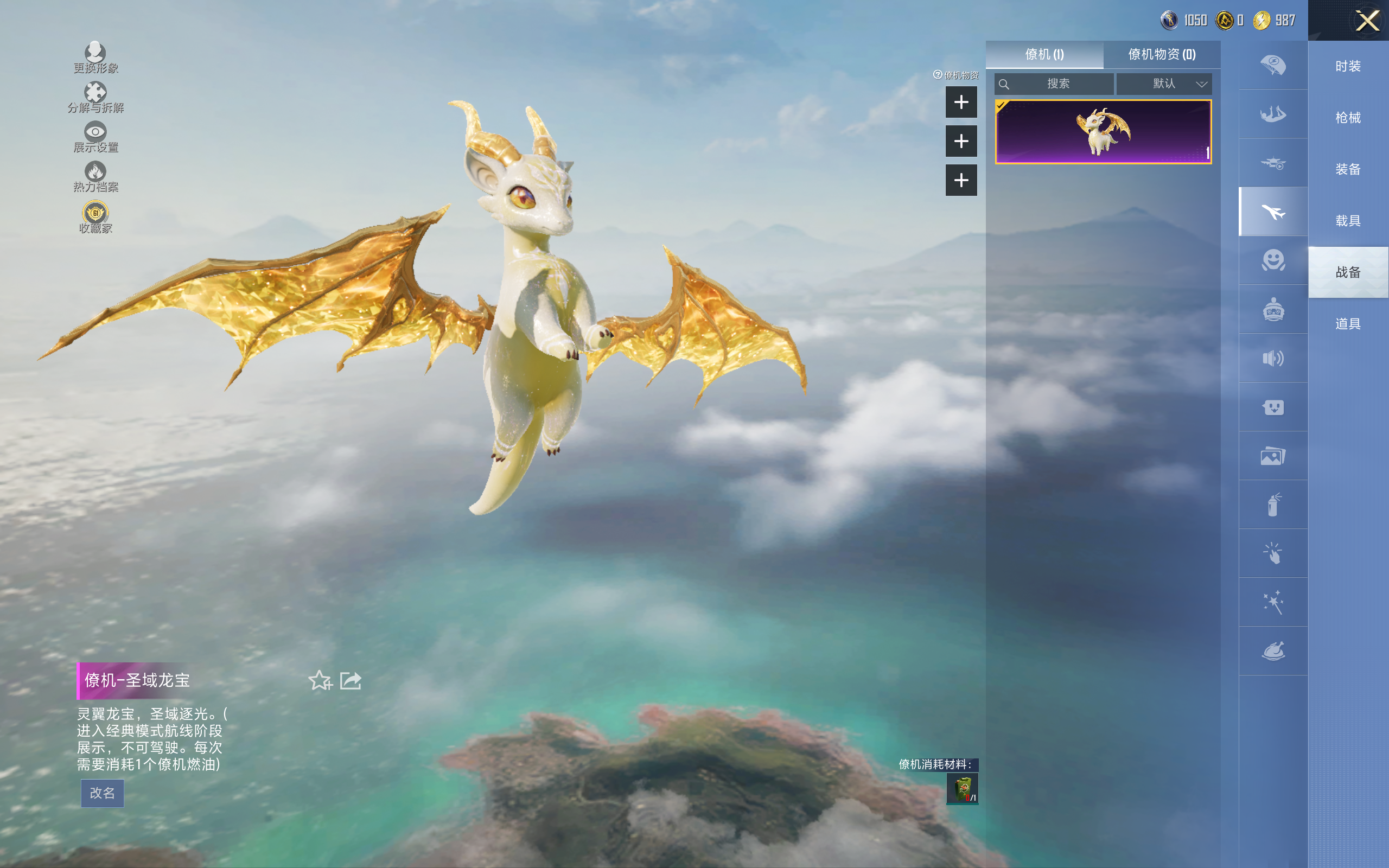Viewport: 1389px width, 868px height.
Task: Switch to the 枪械 firearms category
Action: coord(1348,118)
